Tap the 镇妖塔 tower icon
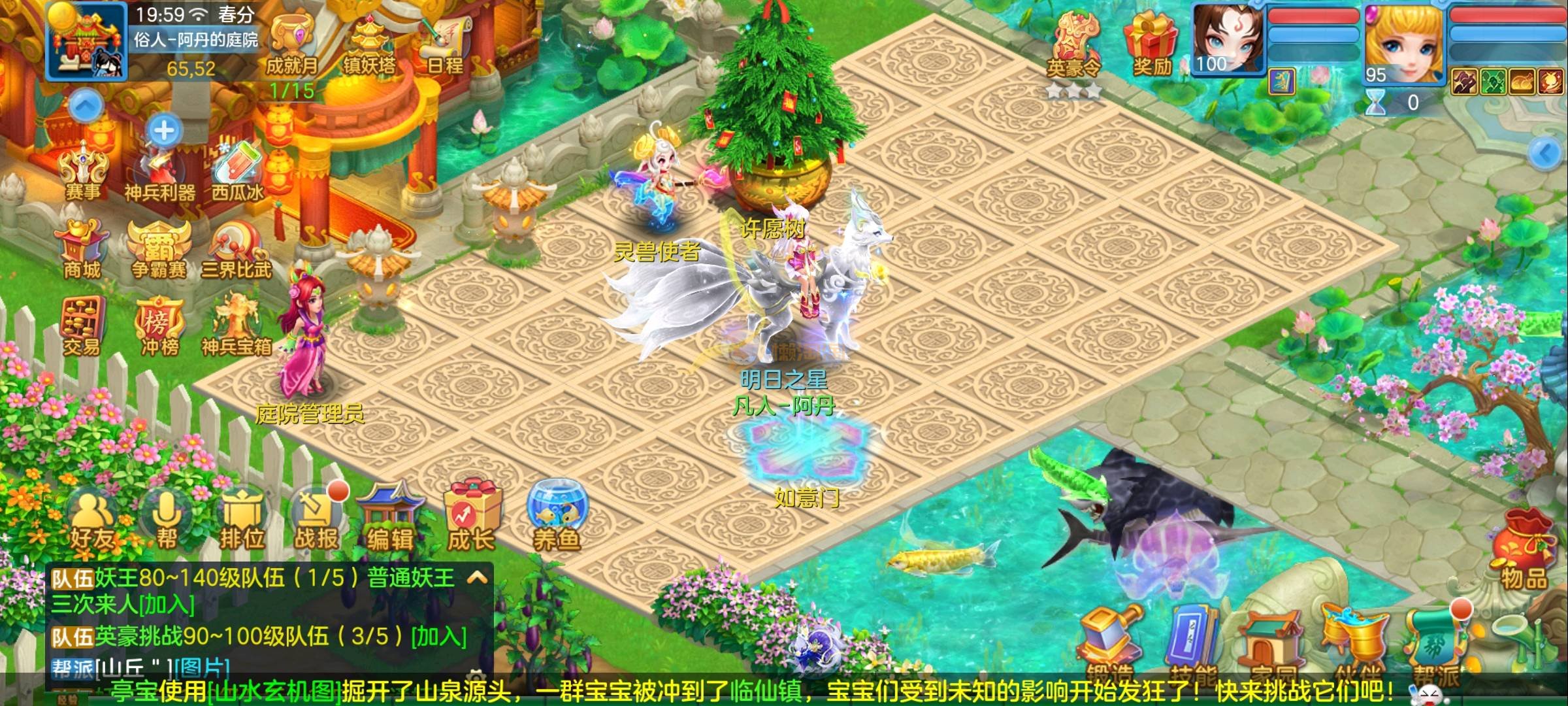This screenshot has height=706, width=1568. click(369, 44)
